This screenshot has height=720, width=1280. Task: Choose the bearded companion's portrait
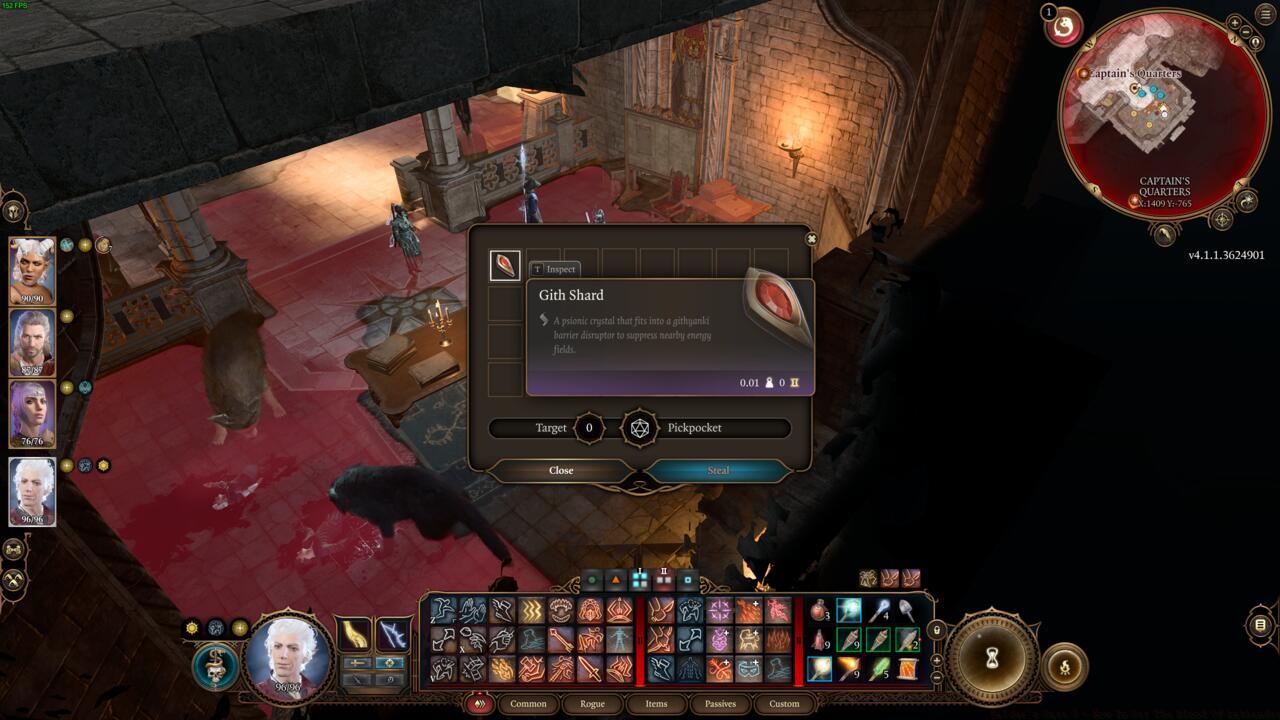pyautogui.click(x=32, y=342)
